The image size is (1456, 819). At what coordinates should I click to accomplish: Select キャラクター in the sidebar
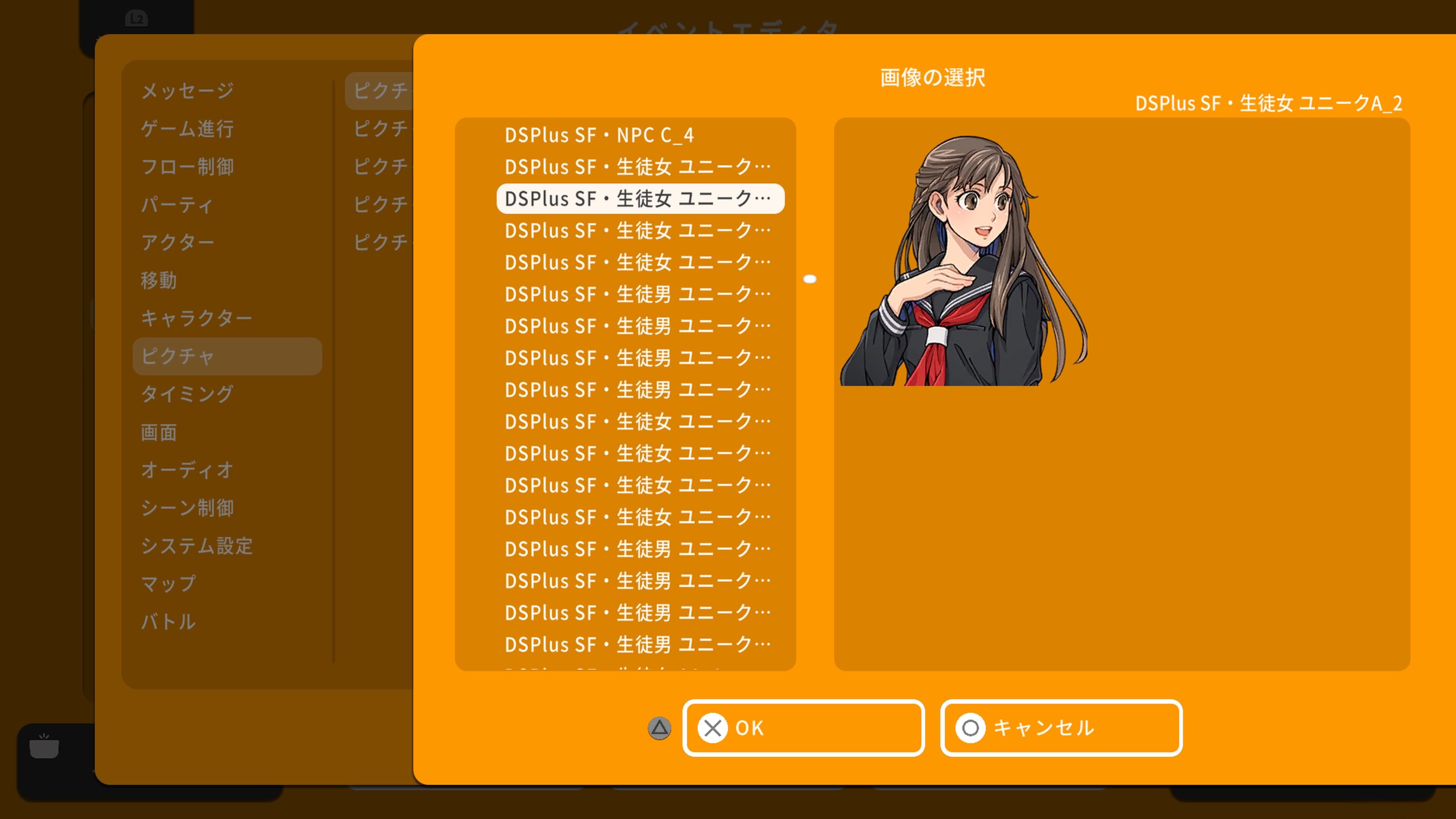[x=197, y=318]
